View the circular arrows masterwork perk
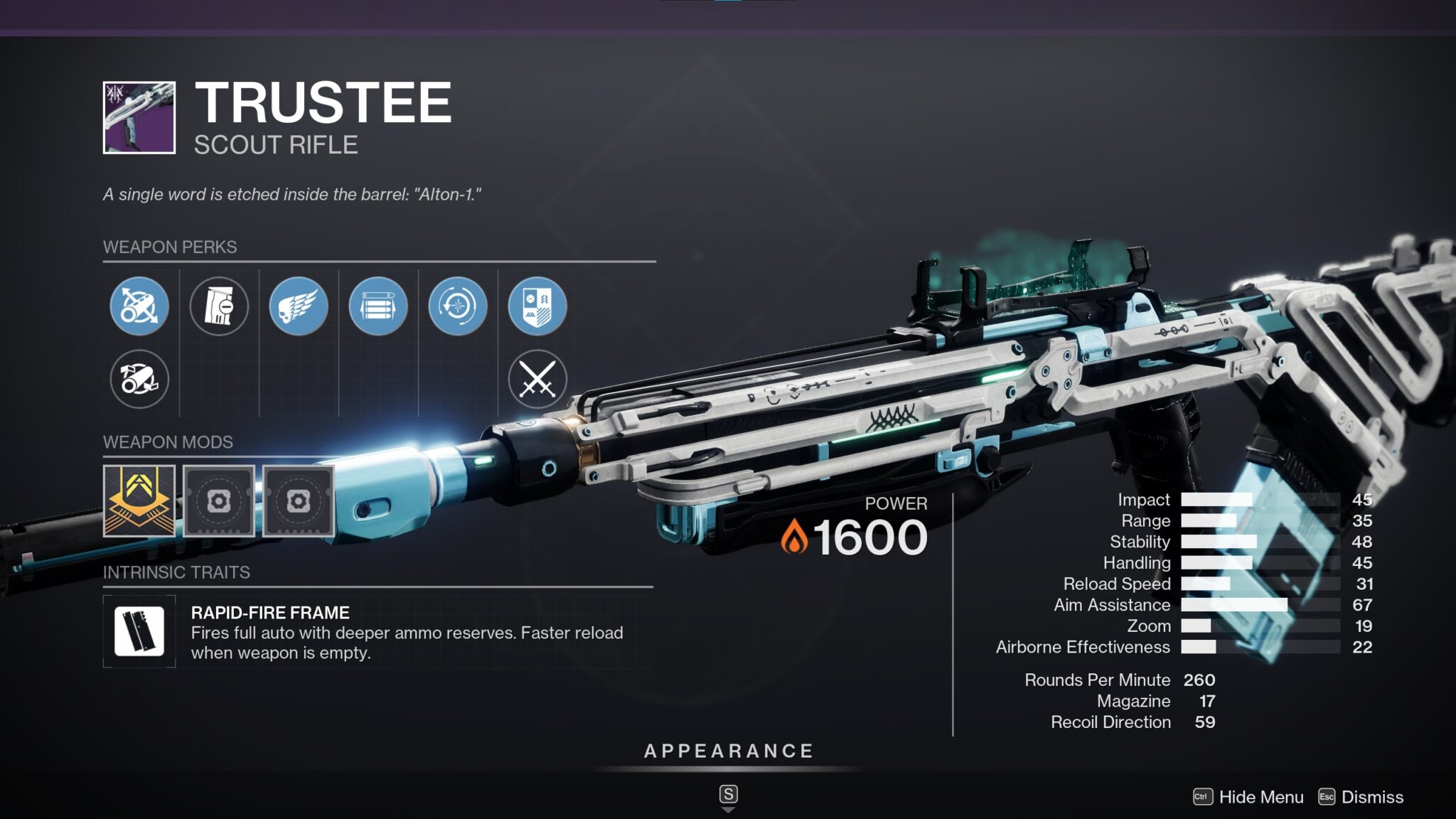Screen dimensions: 1456x819 point(458,306)
